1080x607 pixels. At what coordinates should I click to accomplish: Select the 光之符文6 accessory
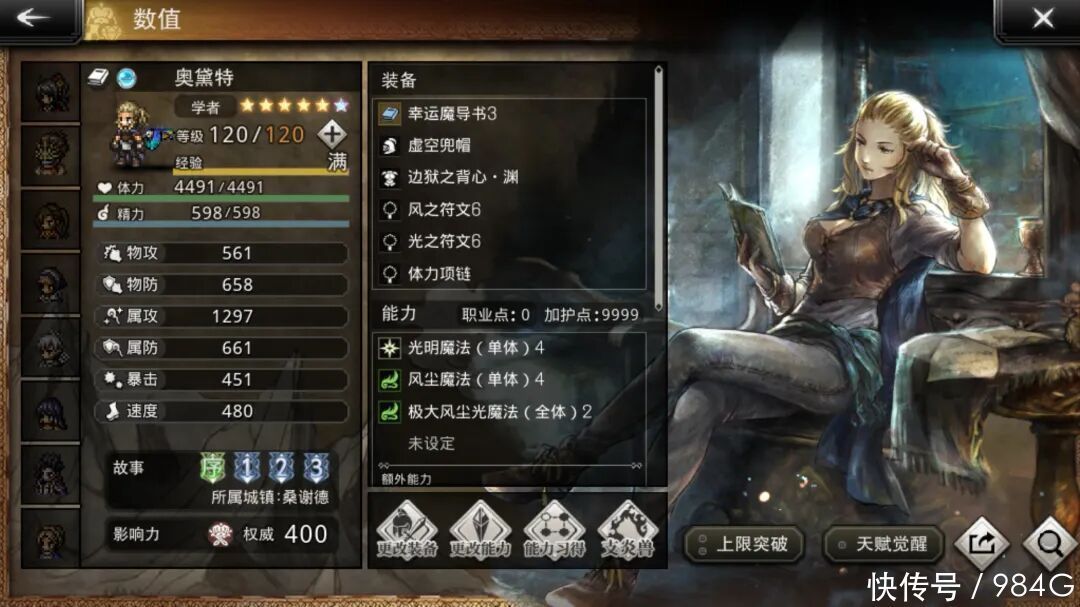click(510, 241)
